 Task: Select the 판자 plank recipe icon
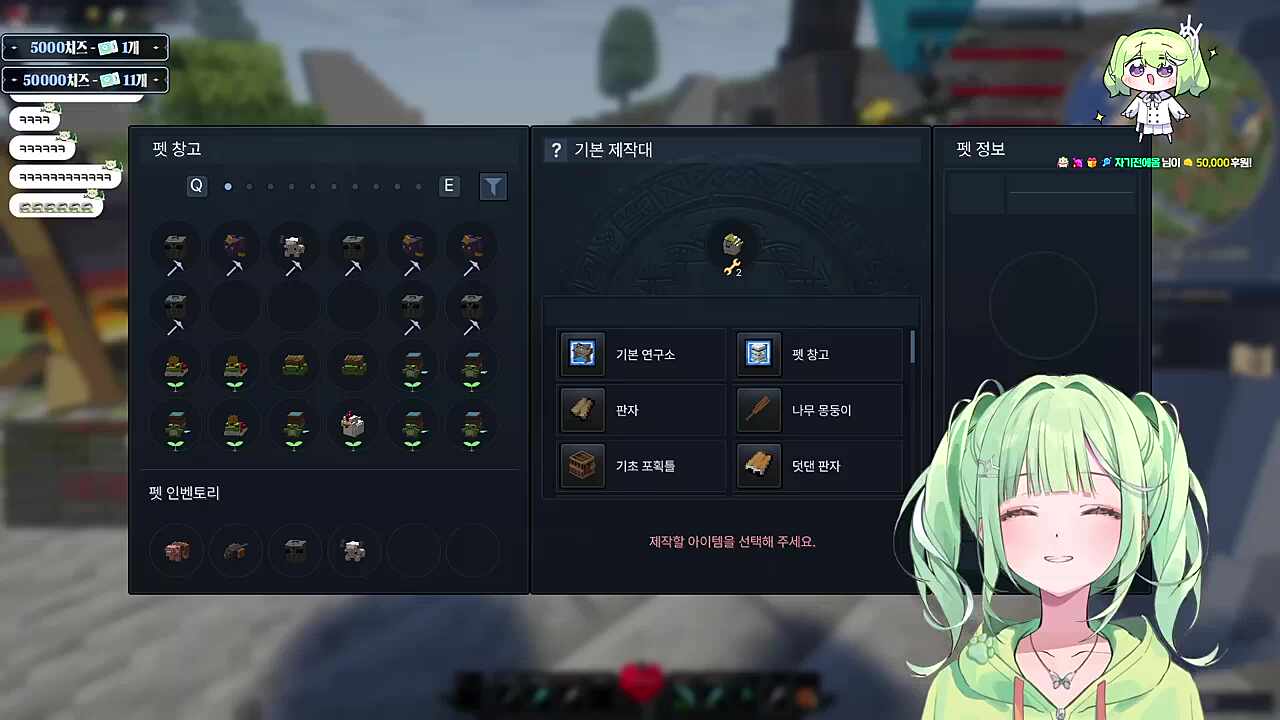[582, 410]
